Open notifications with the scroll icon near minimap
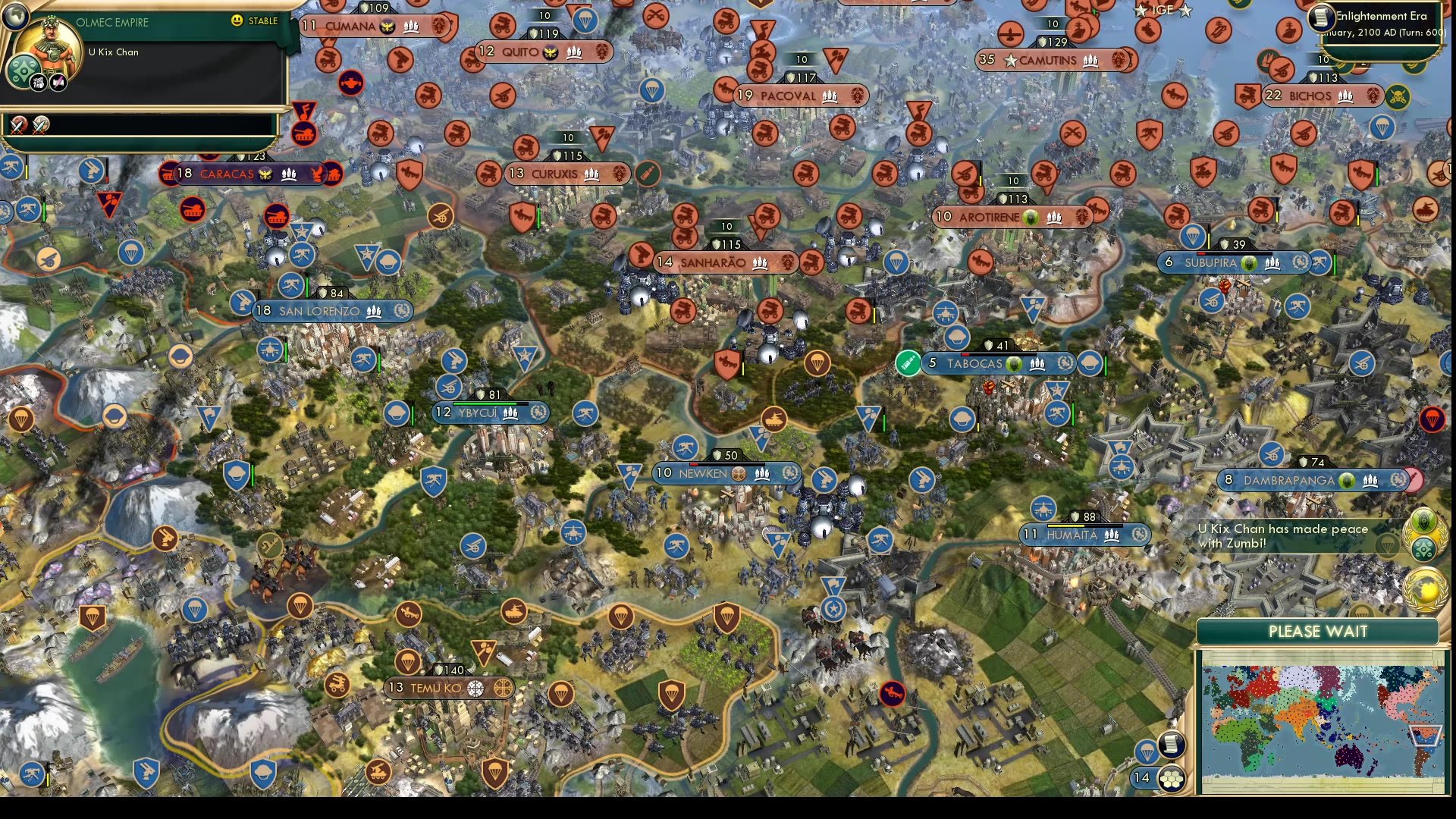Screen dimensions: 1456x819 click(x=1171, y=746)
